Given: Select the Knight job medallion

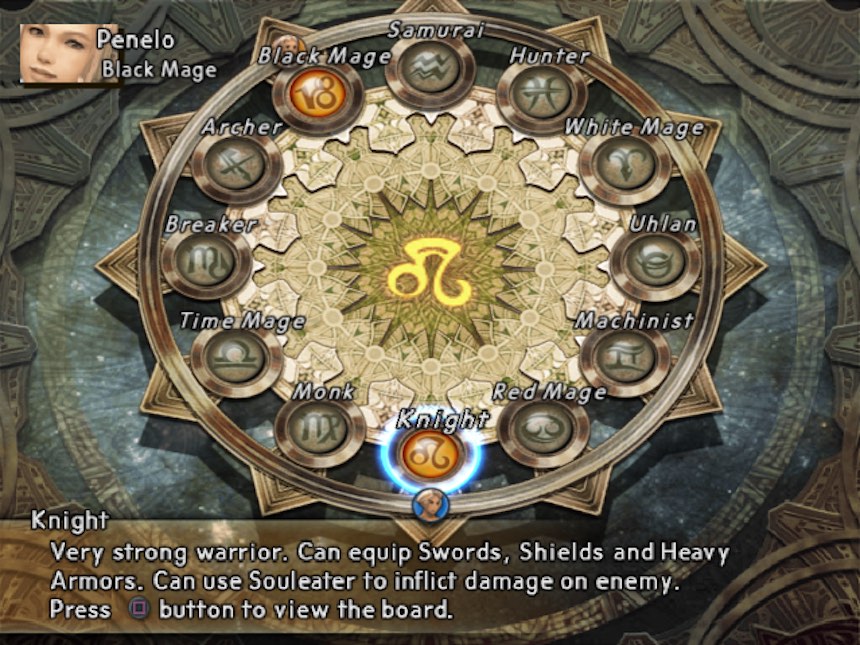Looking at the screenshot, I should coord(429,455).
